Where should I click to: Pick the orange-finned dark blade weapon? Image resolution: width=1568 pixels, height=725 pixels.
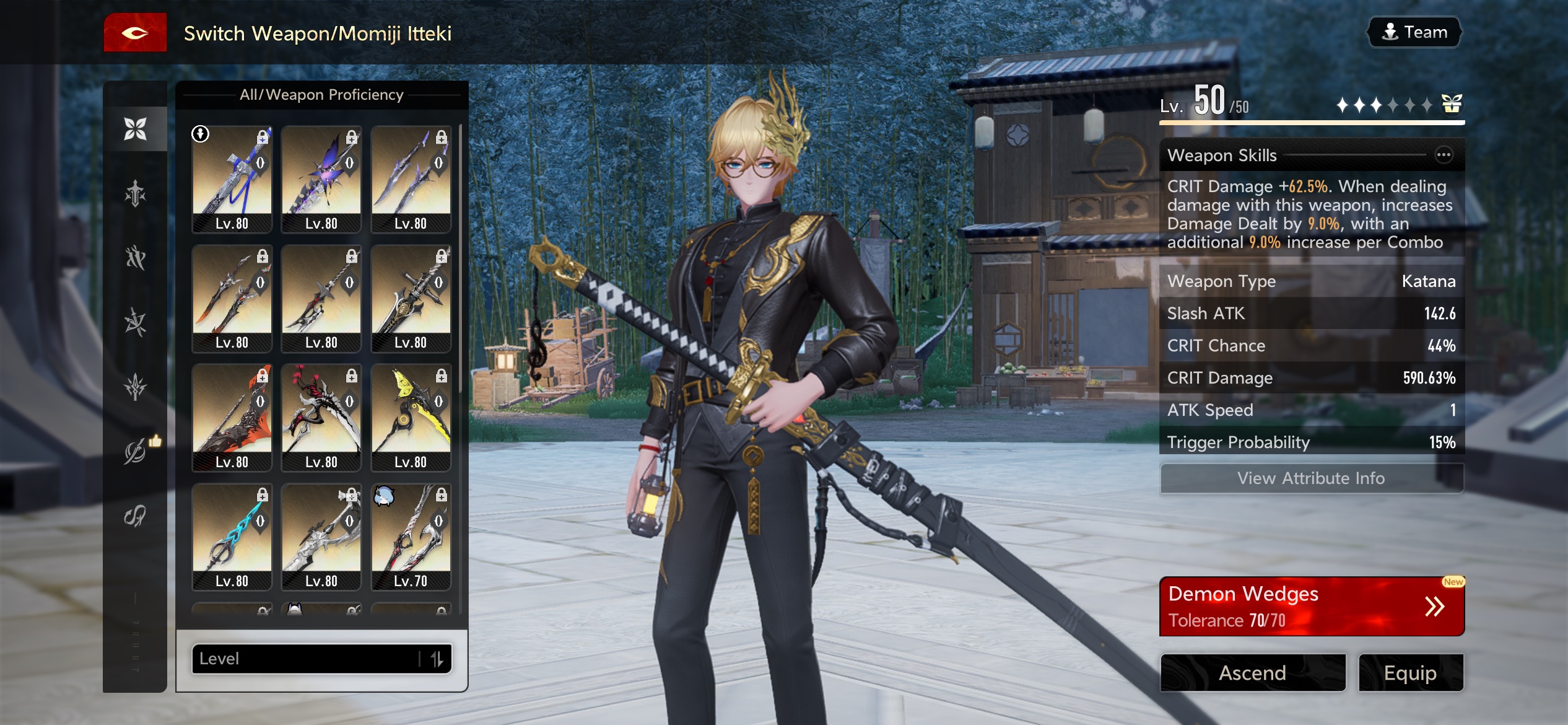(232, 418)
